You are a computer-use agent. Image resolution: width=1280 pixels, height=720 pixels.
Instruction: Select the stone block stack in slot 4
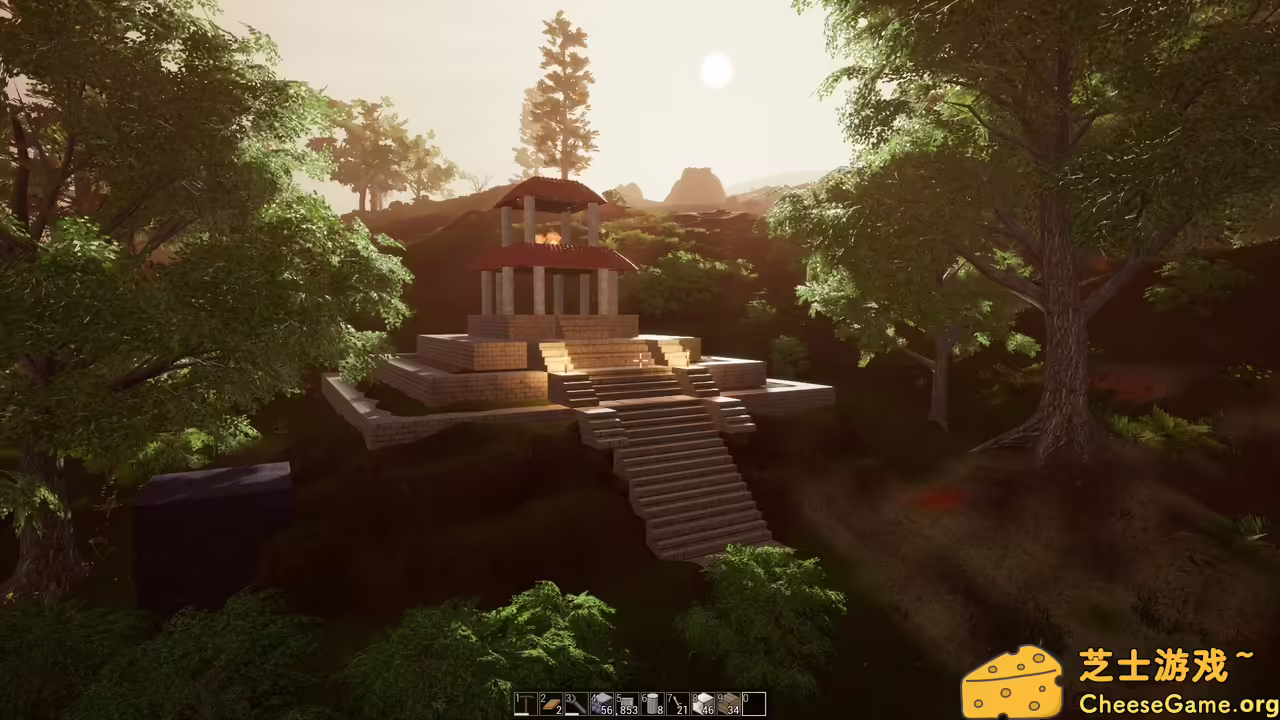pos(600,703)
